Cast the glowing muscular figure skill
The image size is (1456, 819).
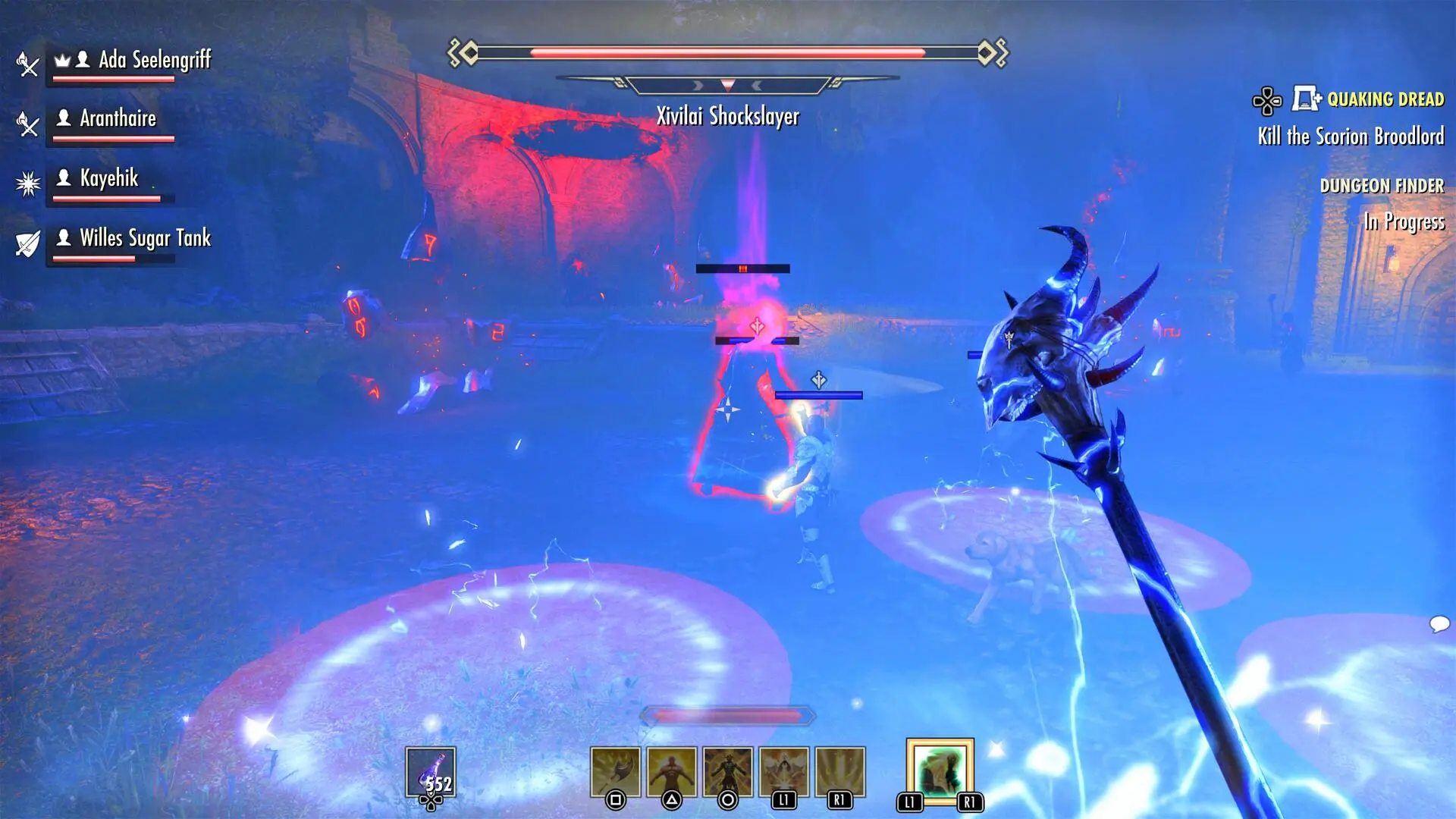tap(671, 772)
